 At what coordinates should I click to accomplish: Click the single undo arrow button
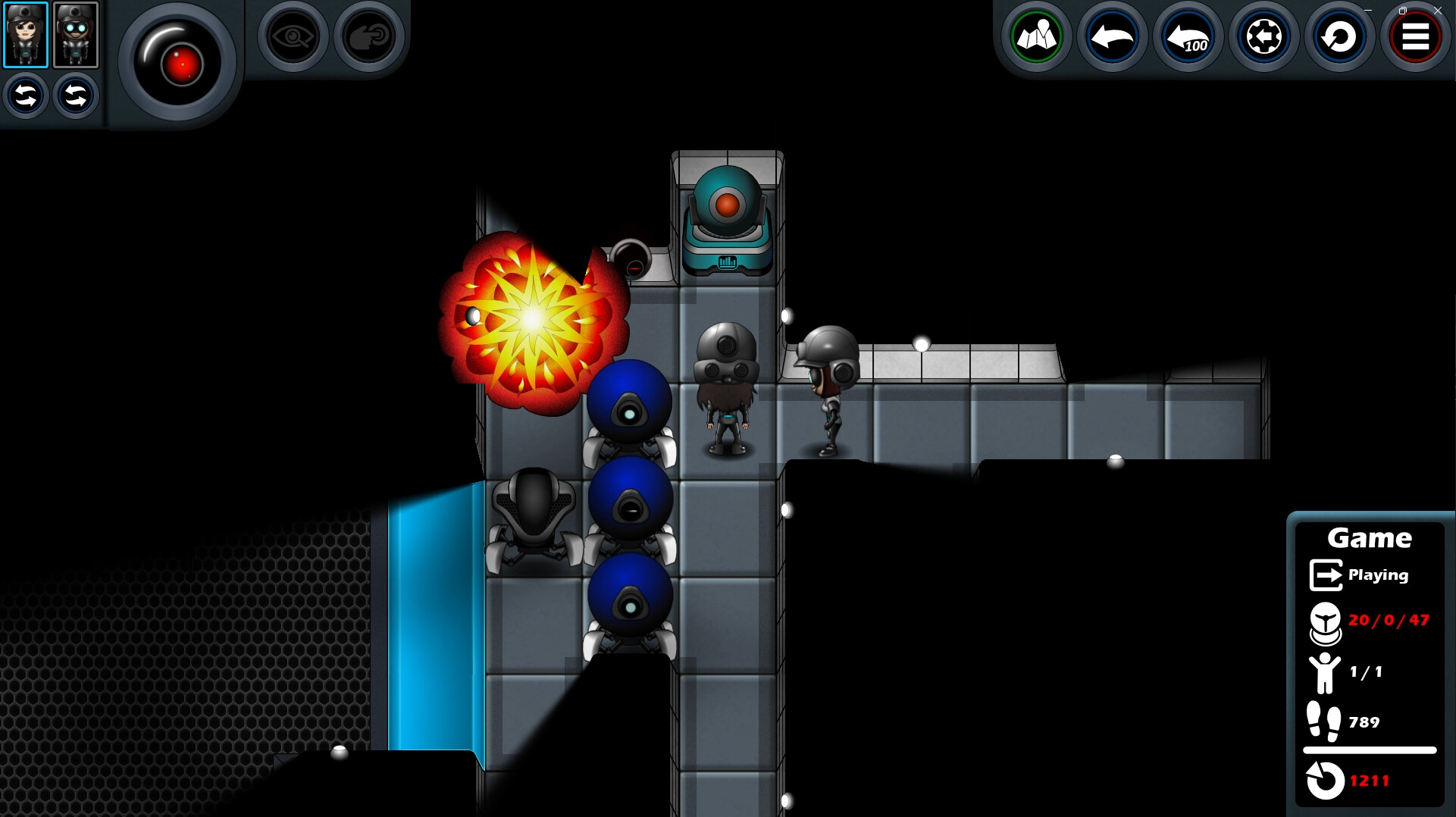[1111, 36]
